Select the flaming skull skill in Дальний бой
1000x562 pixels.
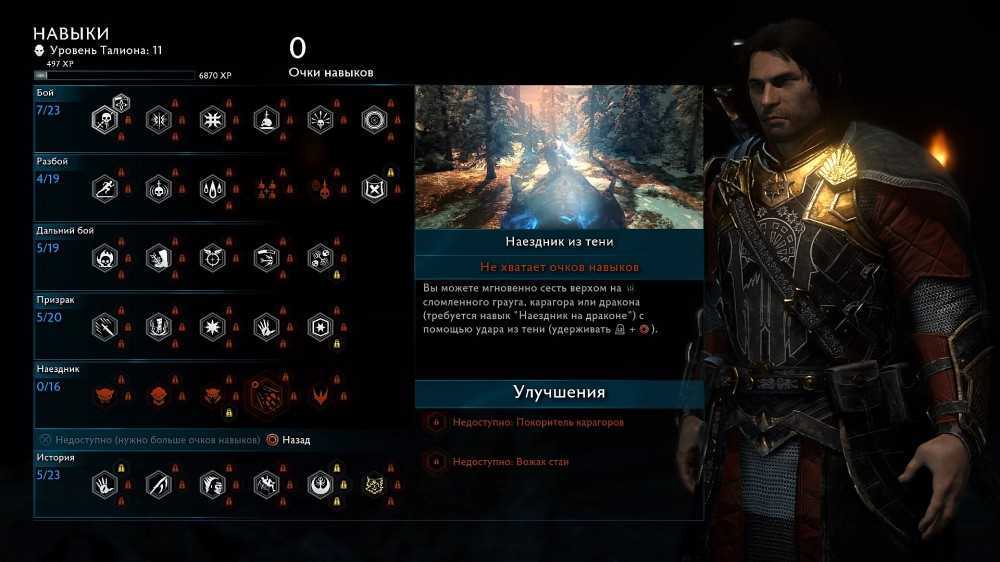[104, 258]
